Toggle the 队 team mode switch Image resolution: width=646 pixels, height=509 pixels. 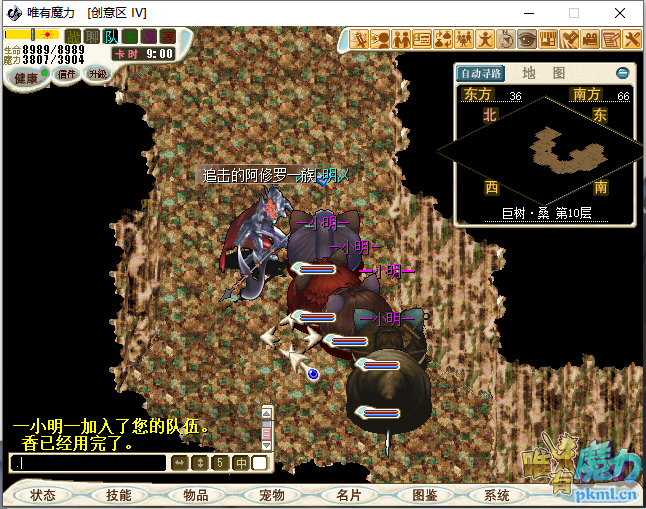111,37
